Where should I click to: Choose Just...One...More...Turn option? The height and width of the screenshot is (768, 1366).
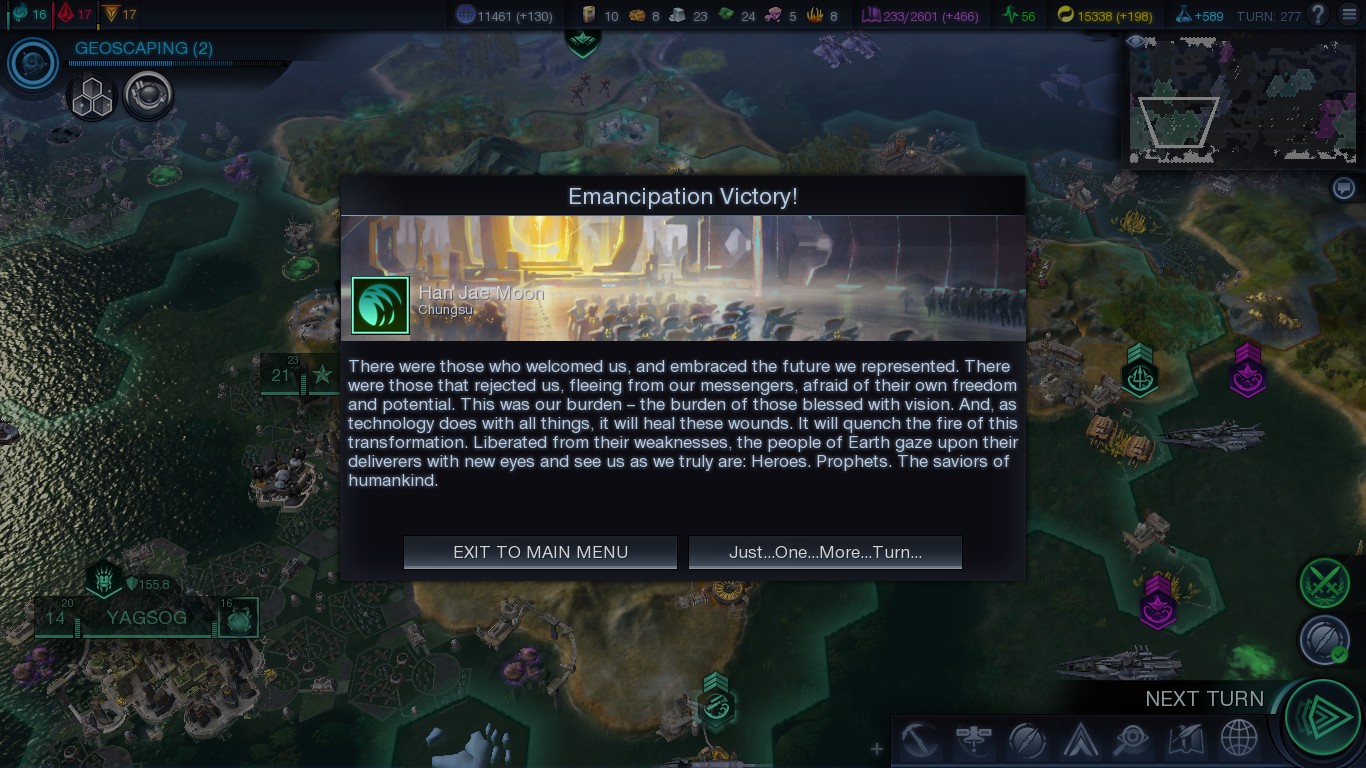[x=825, y=551]
